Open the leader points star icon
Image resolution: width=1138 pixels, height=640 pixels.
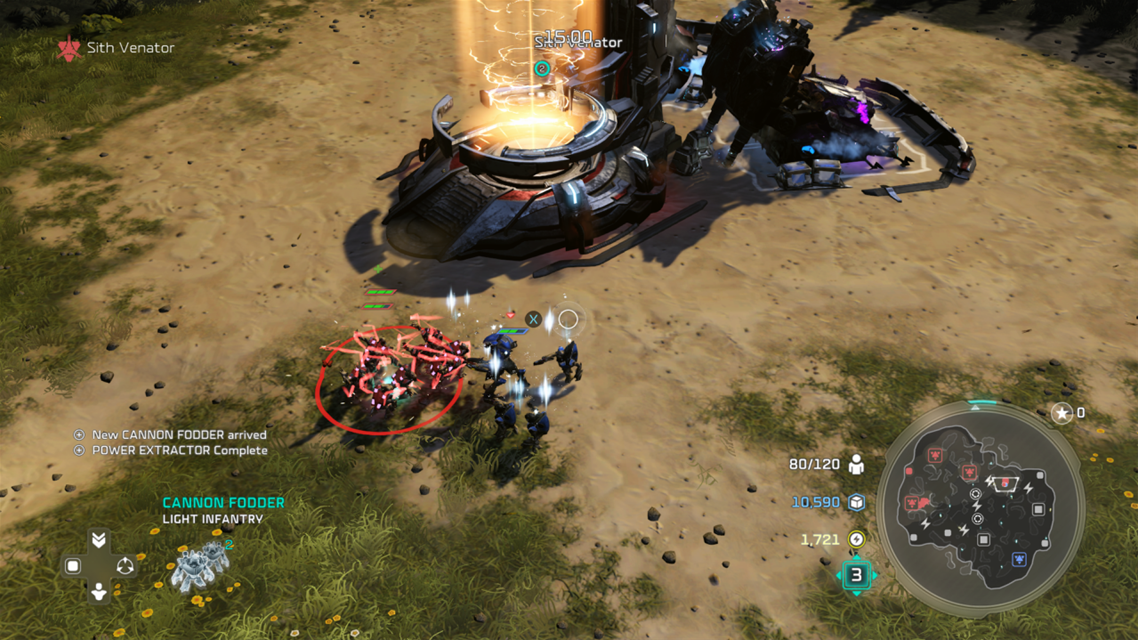click(1062, 412)
